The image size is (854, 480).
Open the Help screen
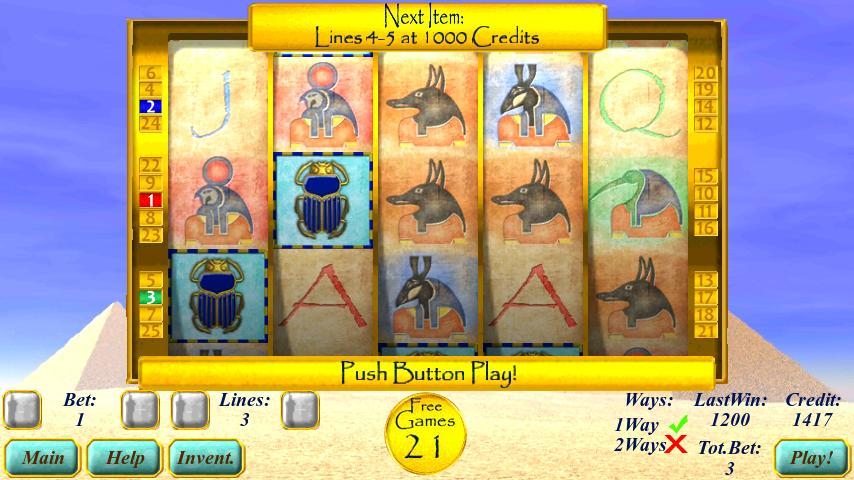[125, 458]
